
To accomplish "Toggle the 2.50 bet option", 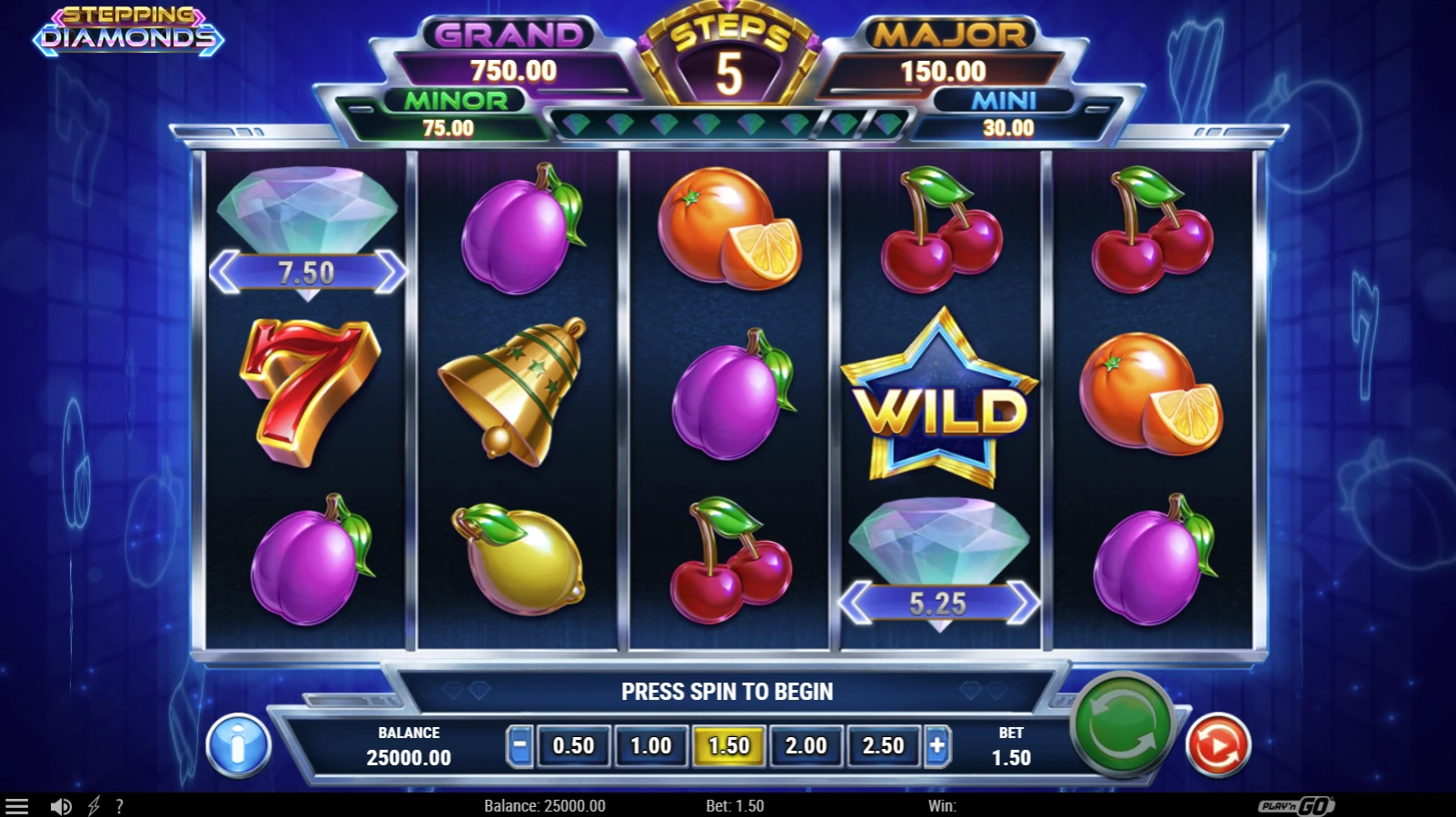I will [x=882, y=746].
